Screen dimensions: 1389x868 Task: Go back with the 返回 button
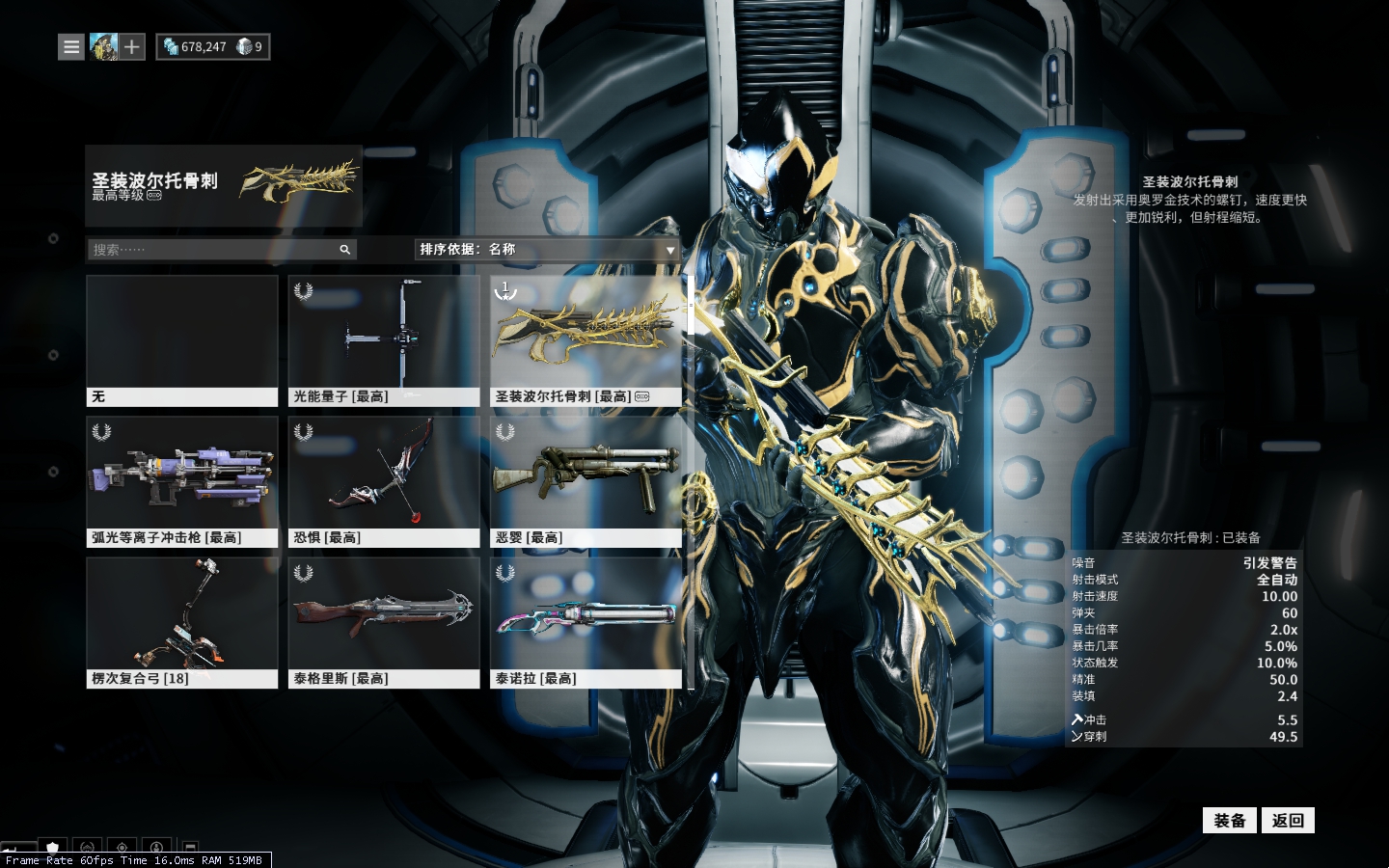(x=1288, y=821)
